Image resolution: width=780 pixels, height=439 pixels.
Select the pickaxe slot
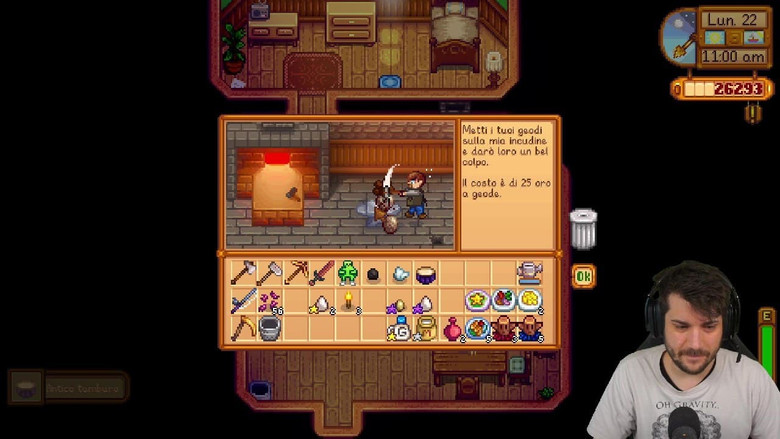pyautogui.click(x=296, y=272)
